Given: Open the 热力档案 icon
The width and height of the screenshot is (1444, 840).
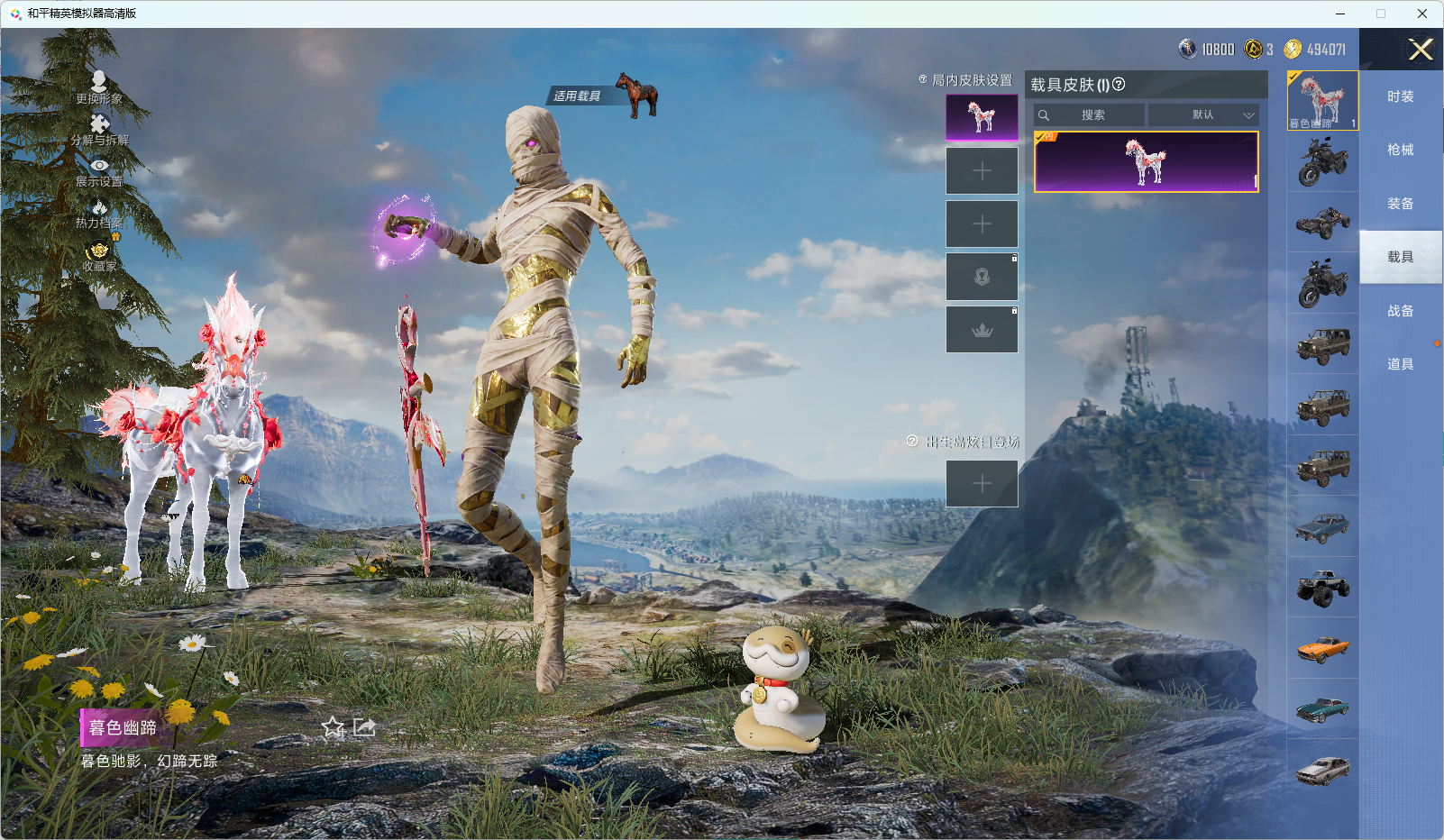Looking at the screenshot, I should click(x=99, y=213).
